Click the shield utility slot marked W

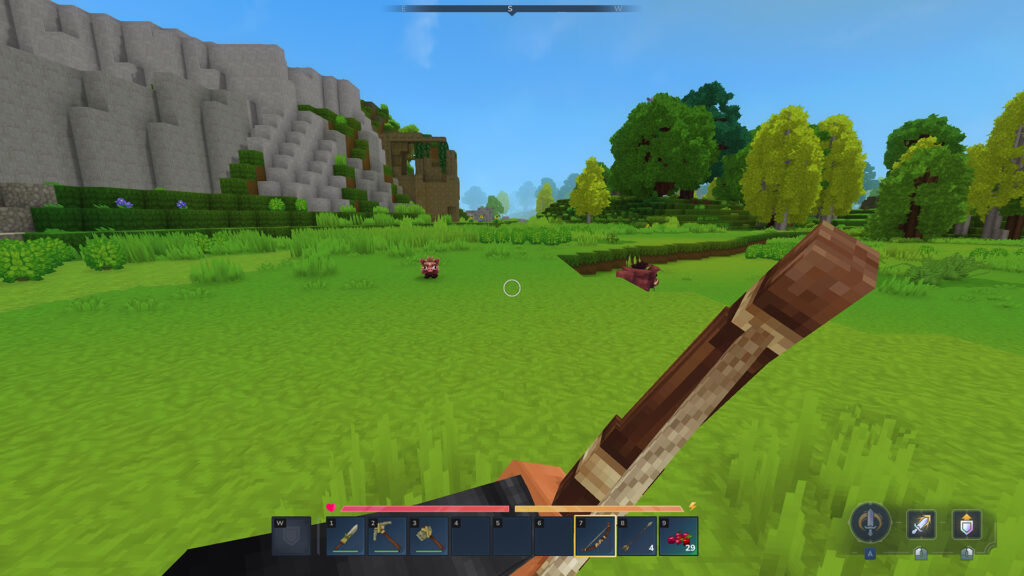tap(291, 536)
